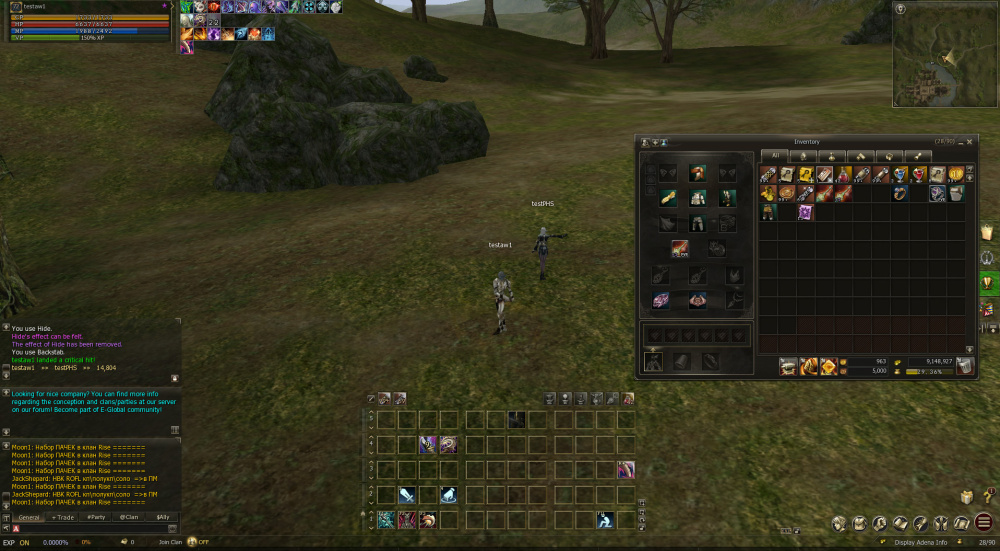Image resolution: width=1000 pixels, height=551 pixels.
Task: Select the purple star scroll item
Action: 805,212
